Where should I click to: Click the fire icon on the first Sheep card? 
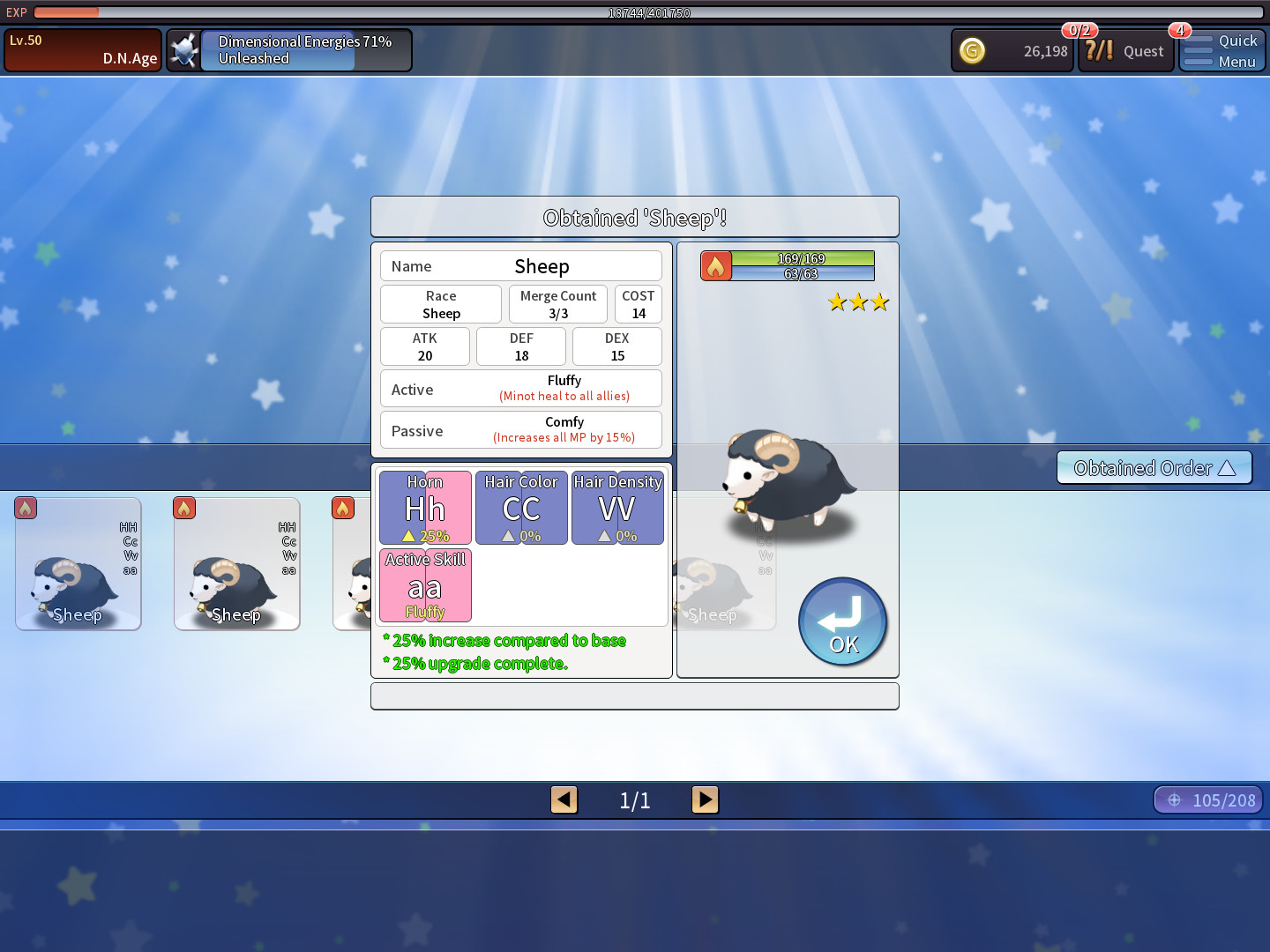coord(26,508)
